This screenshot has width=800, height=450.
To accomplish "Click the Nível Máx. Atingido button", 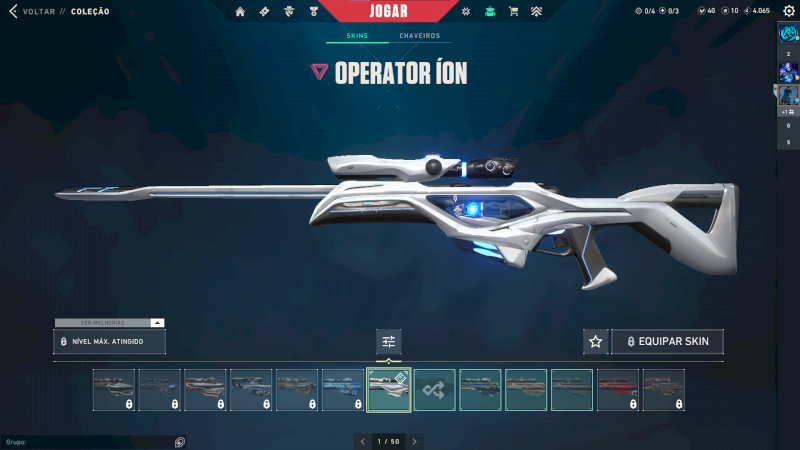I will [110, 342].
